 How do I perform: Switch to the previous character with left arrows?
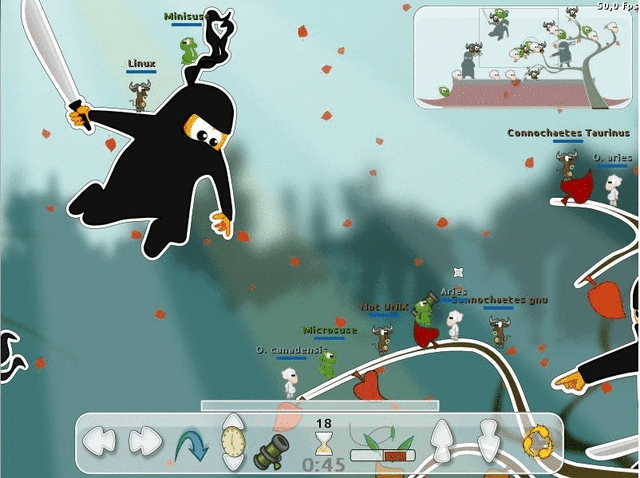[x=100, y=440]
